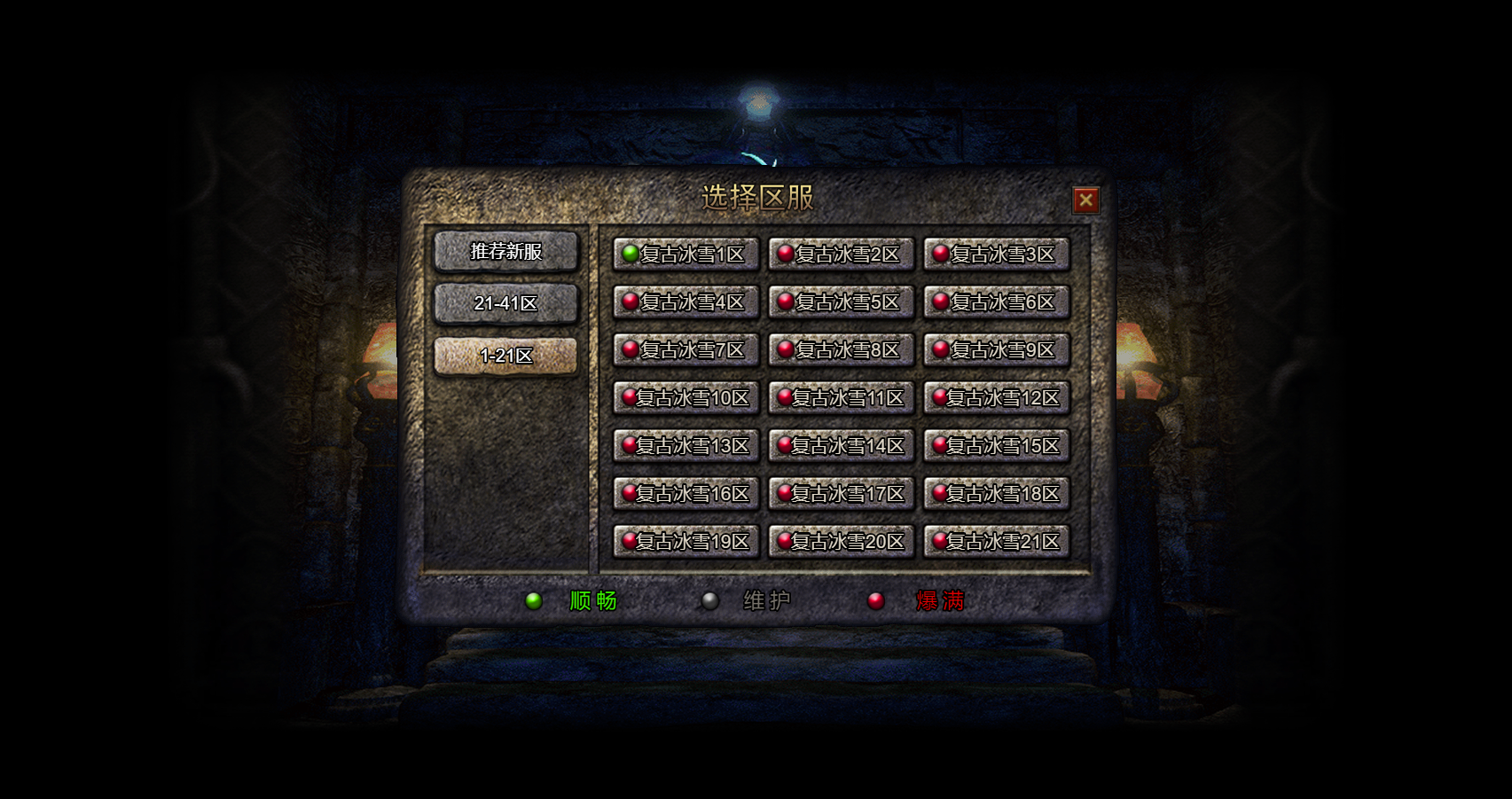Viewport: 1512px width, 799px height.
Task: Select the 1-21区 server range tab
Action: click(505, 356)
